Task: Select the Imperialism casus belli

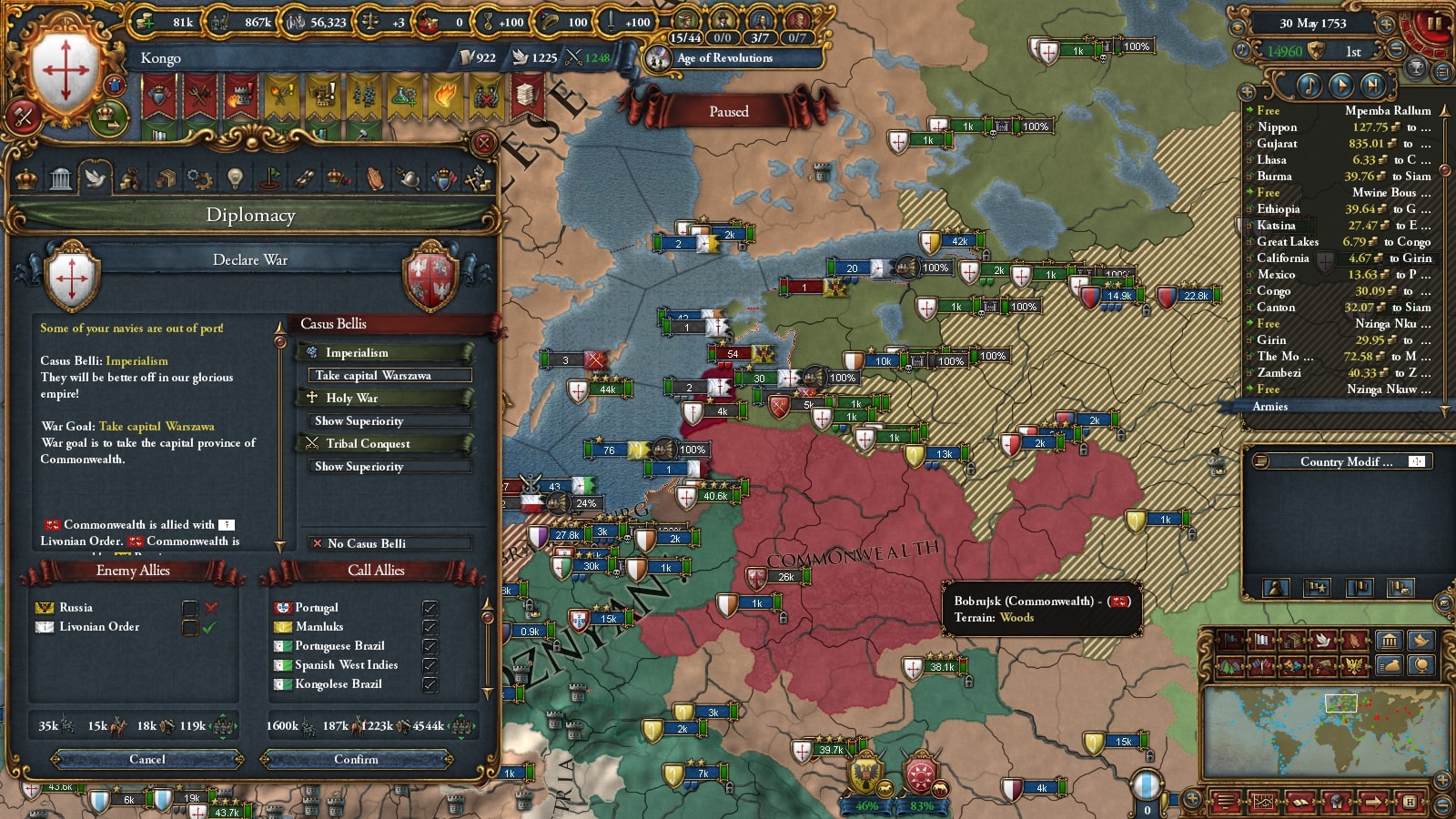Action: (x=384, y=352)
